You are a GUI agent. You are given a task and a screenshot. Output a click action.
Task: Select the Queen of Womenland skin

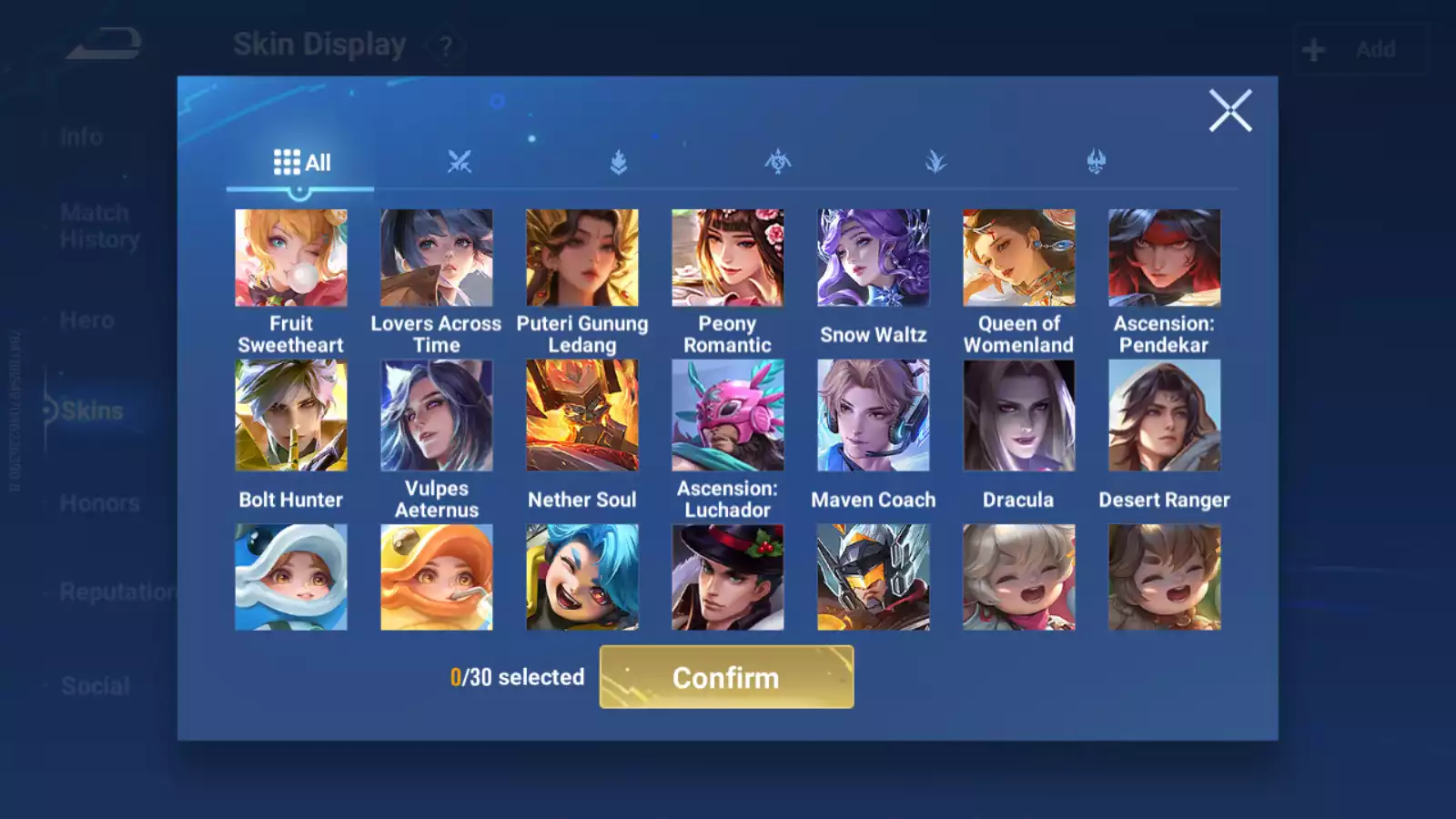click(1018, 258)
